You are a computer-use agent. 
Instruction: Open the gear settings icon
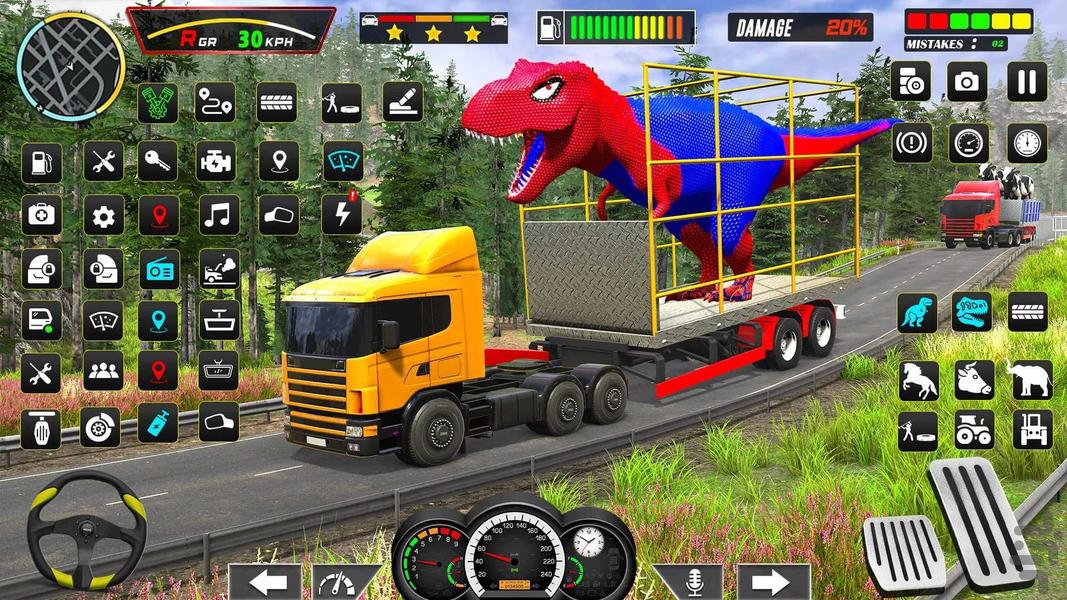[103, 215]
